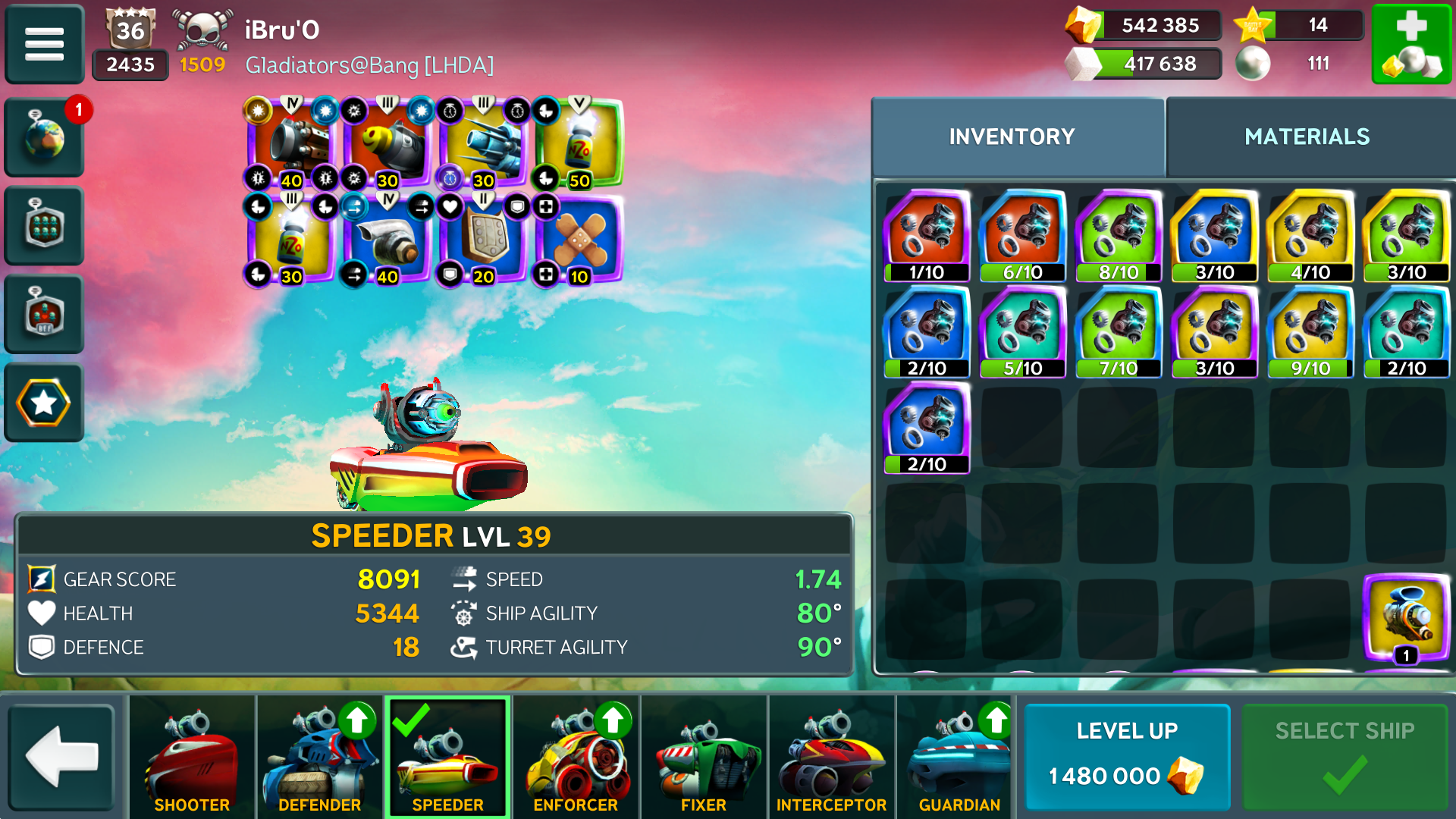Open the Inventory tab
This screenshot has width=1456, height=819.
(x=1012, y=136)
